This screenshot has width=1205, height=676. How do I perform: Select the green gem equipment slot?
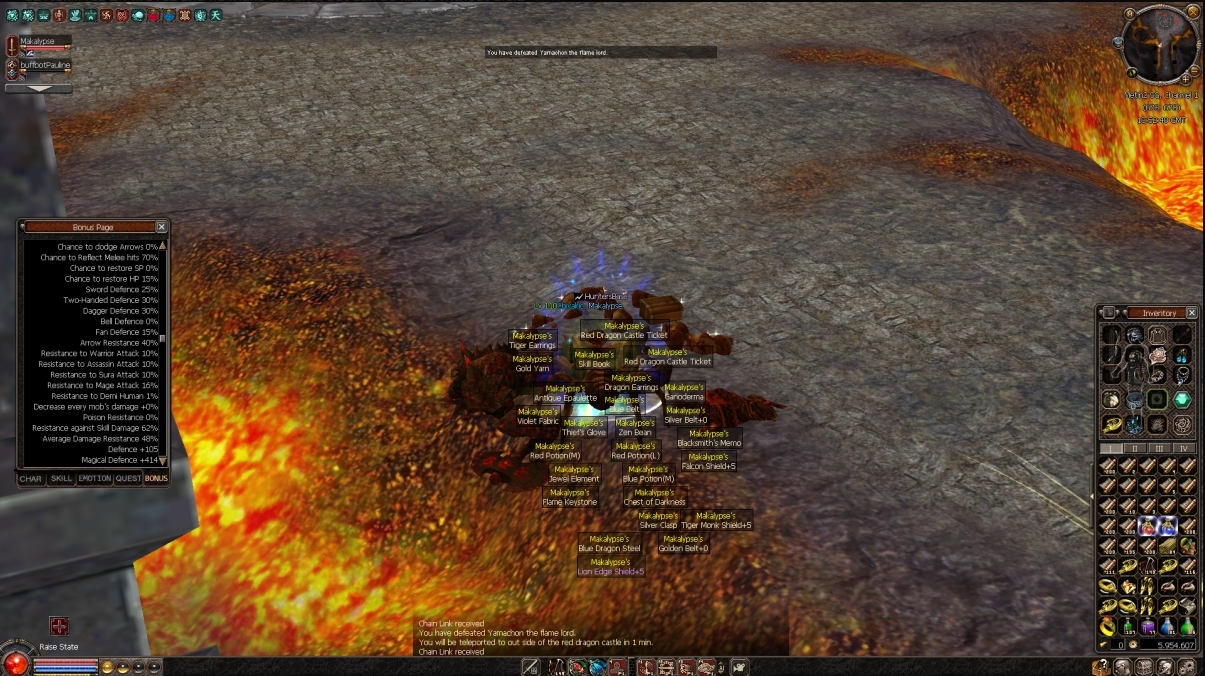[1182, 399]
